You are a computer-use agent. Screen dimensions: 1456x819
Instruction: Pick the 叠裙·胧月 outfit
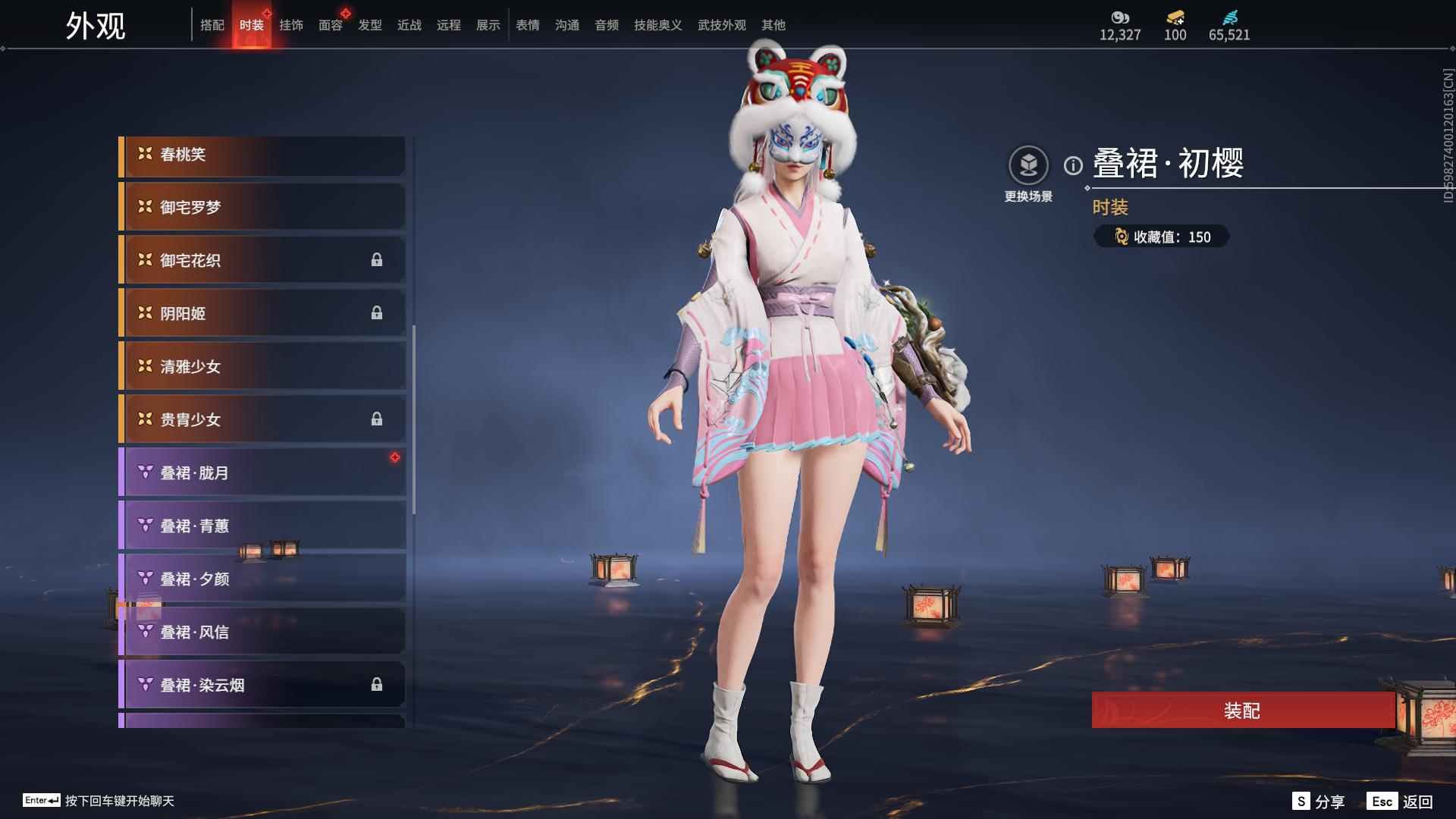[x=262, y=473]
